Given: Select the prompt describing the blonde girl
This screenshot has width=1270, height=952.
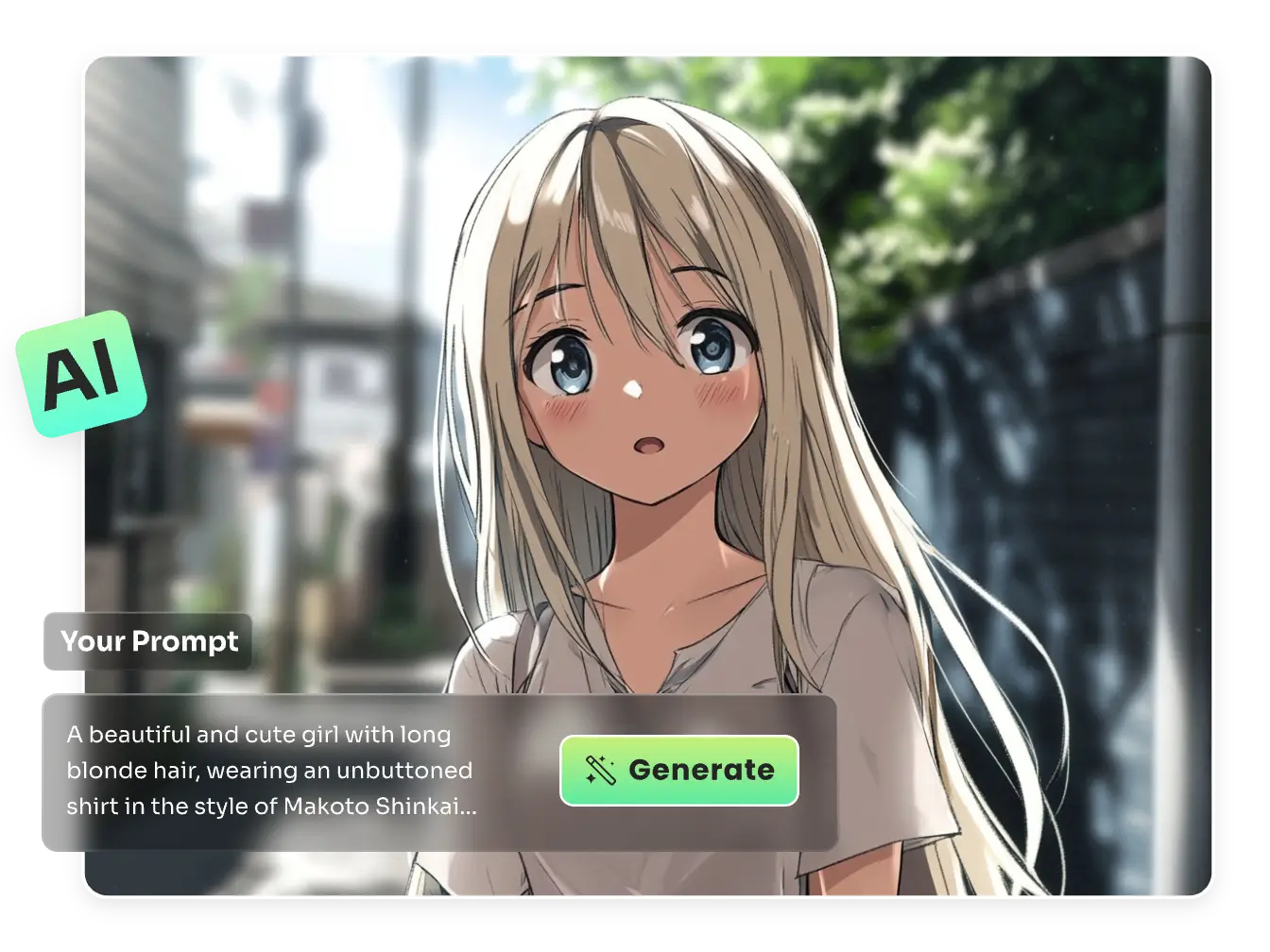Looking at the screenshot, I should pyautogui.click(x=269, y=770).
